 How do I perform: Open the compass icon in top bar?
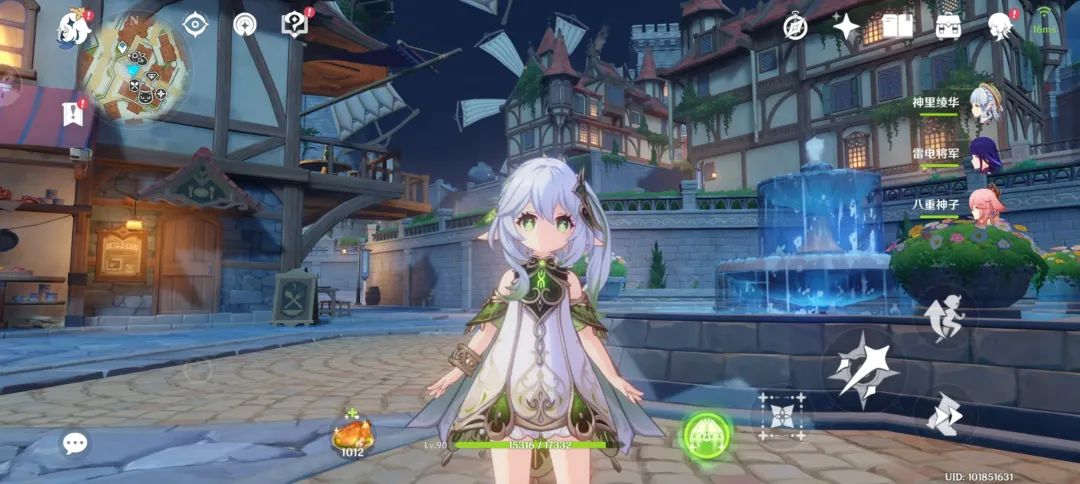(x=795, y=27)
